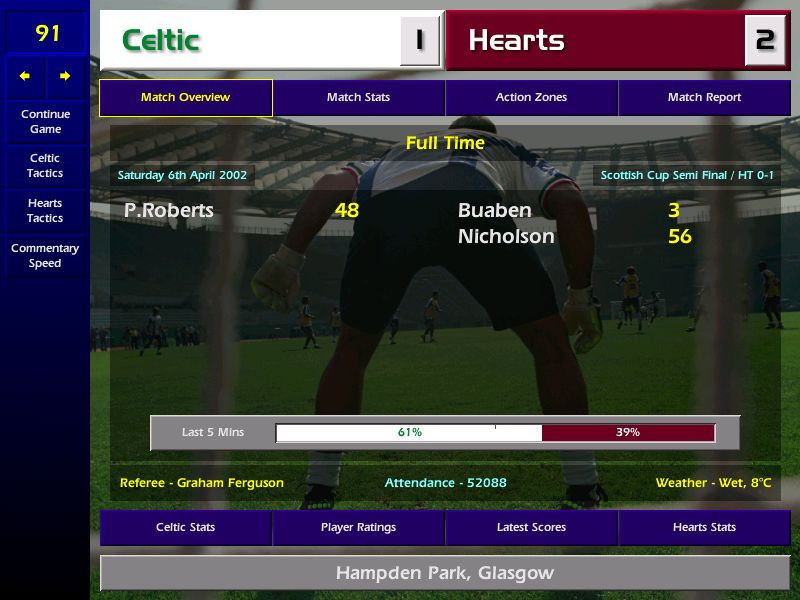Click goalscorer P.Roberts
This screenshot has height=600, width=800.
pos(169,210)
